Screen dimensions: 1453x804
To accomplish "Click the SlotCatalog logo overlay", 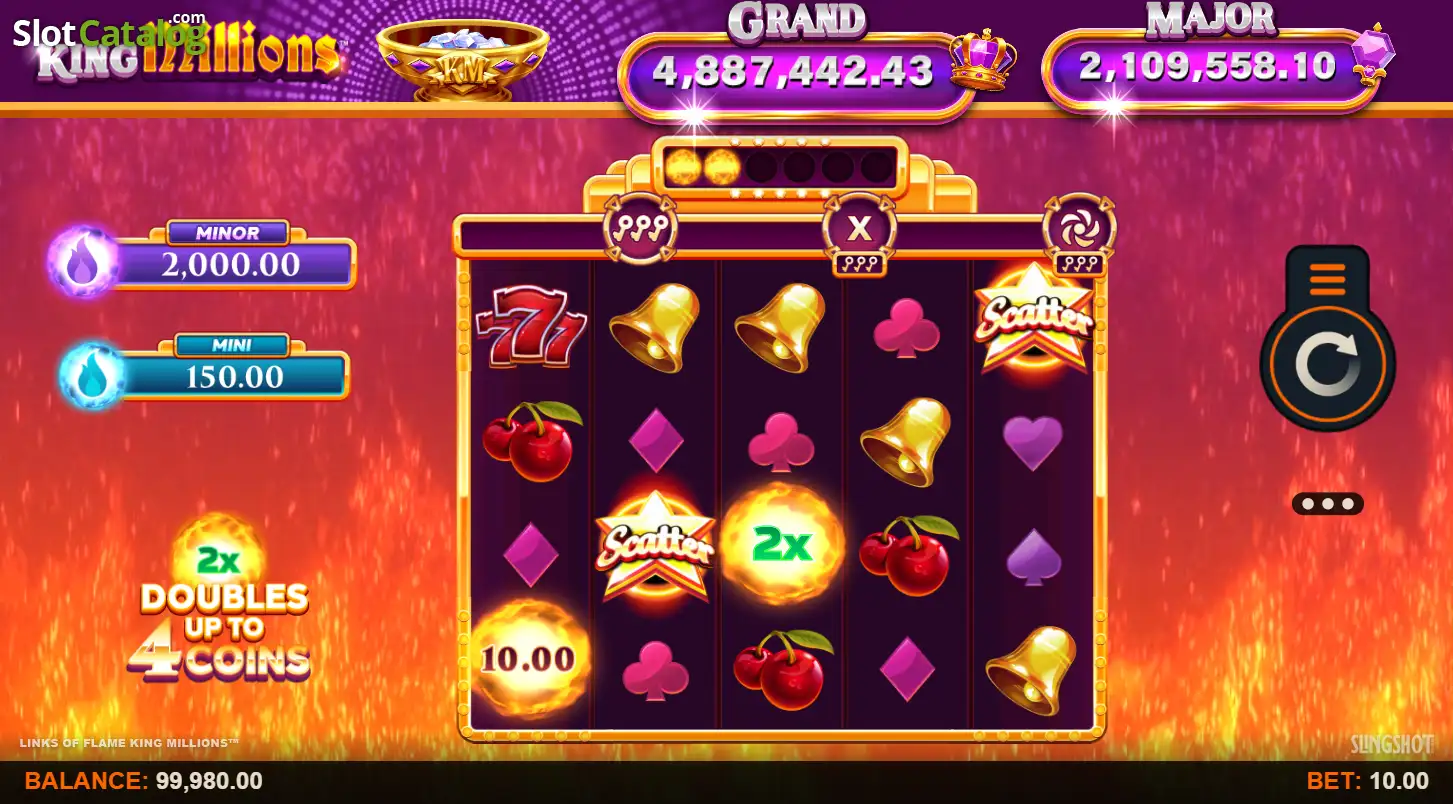I will pos(108,32).
